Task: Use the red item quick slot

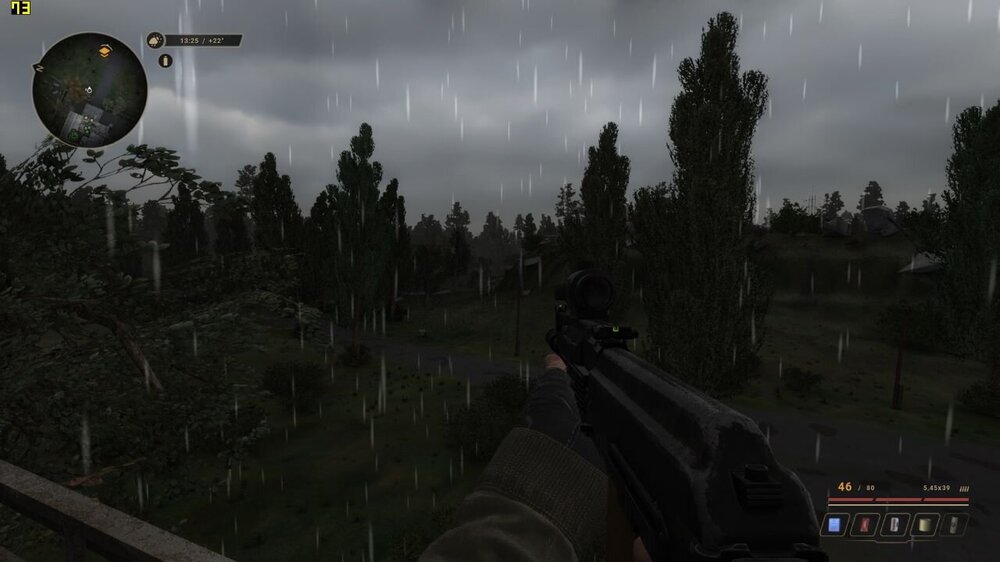Action: 863,524
